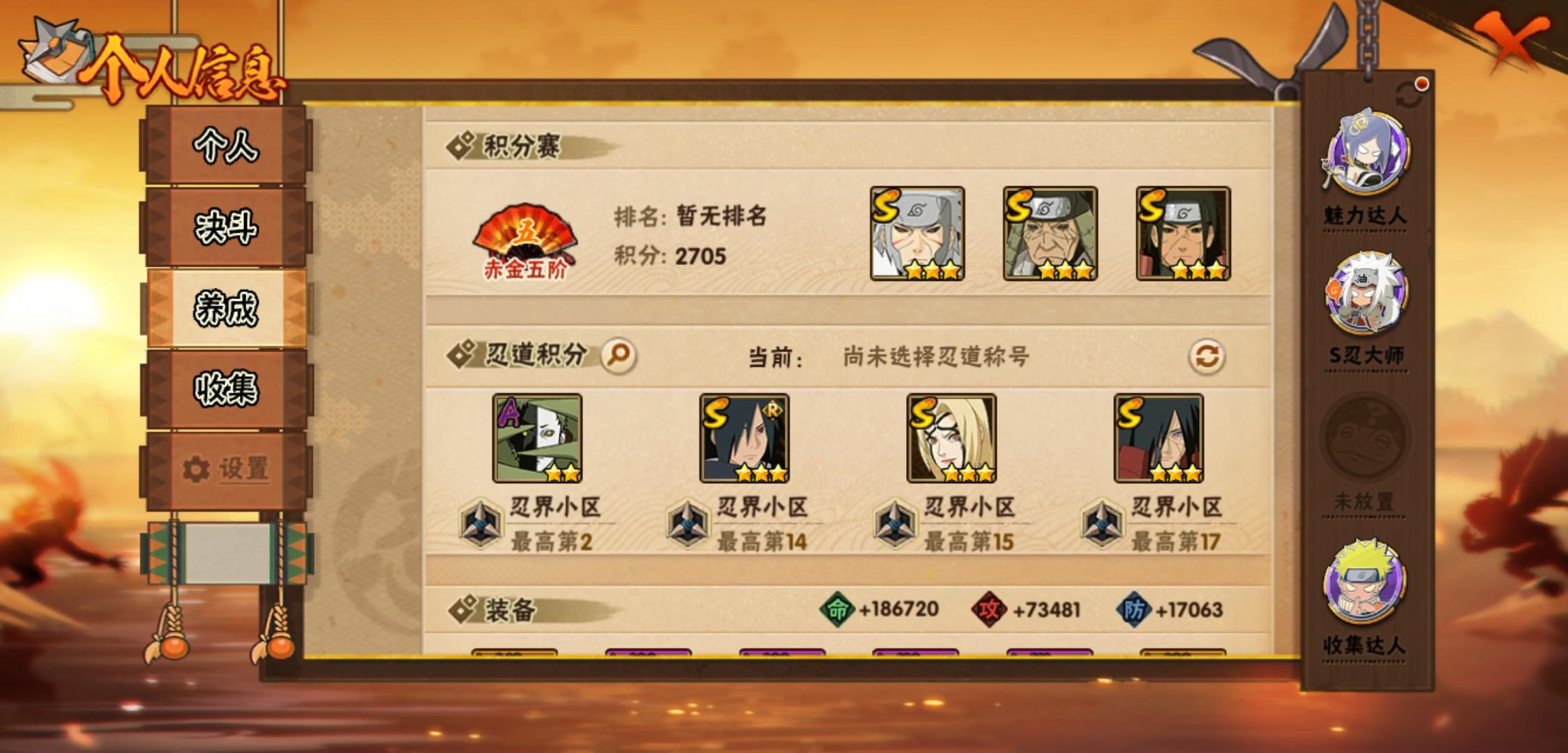Tap the red dot on badge panel
This screenshot has height=753, width=1568.
click(x=1421, y=83)
